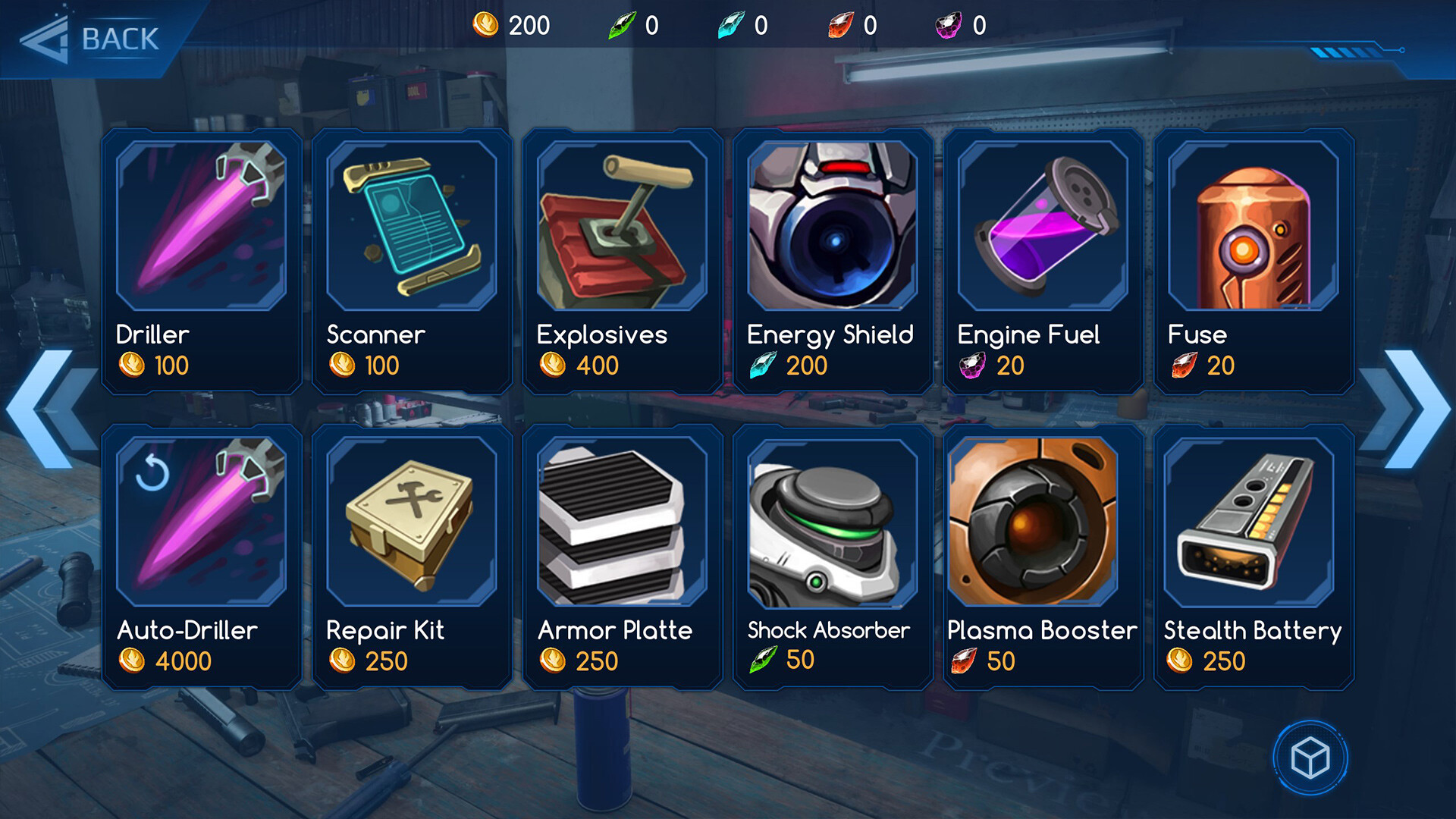Pick the Engine Fuel canister
This screenshot has height=819, width=1456.
(x=1043, y=260)
